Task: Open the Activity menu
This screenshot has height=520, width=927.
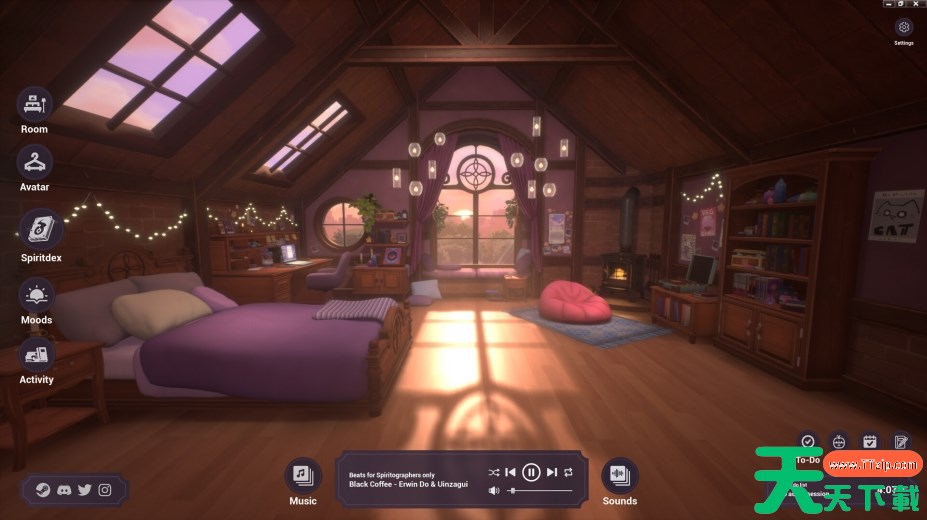Action: tap(36, 355)
